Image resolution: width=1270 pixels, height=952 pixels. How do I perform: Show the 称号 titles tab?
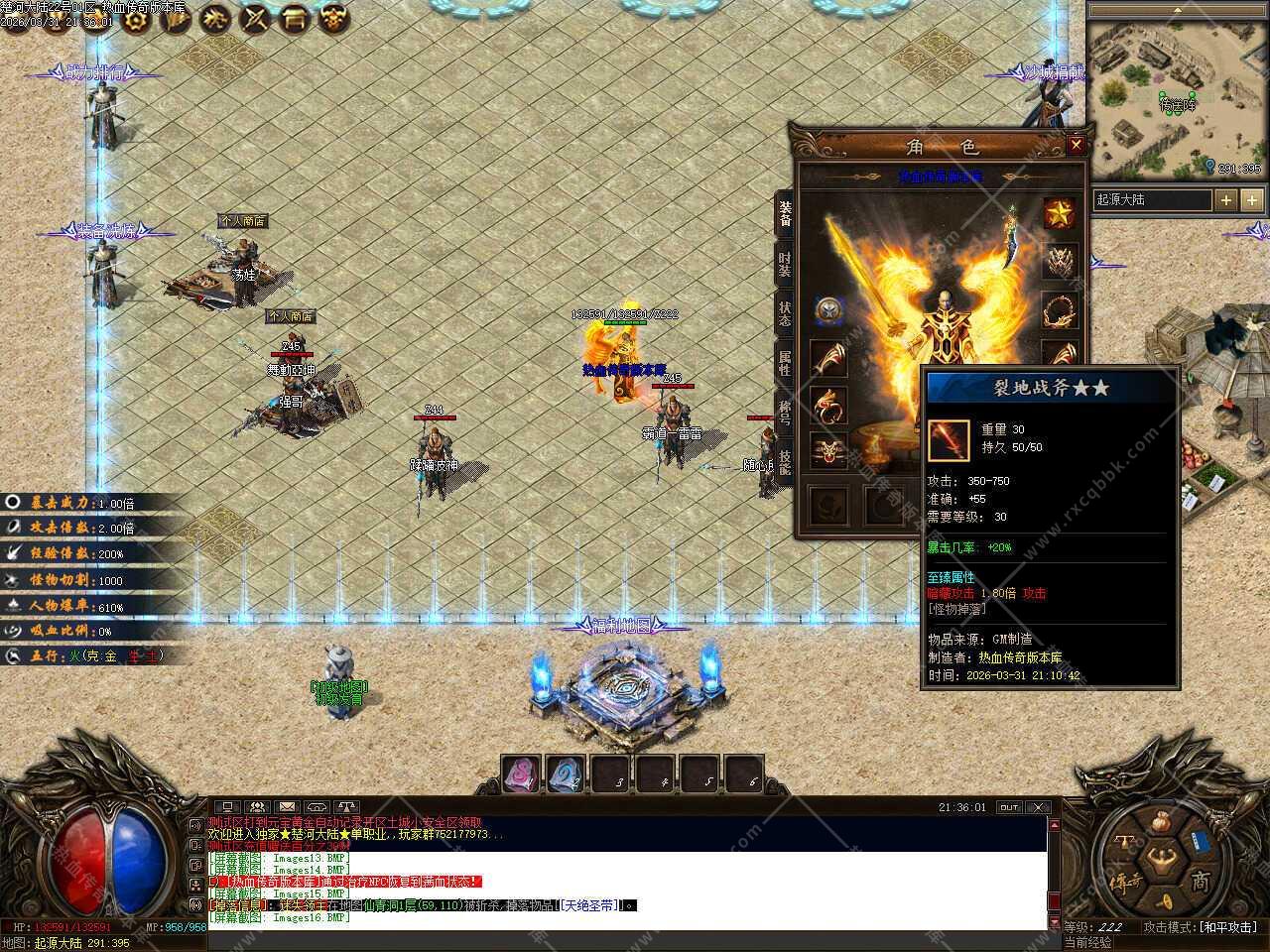point(785,414)
